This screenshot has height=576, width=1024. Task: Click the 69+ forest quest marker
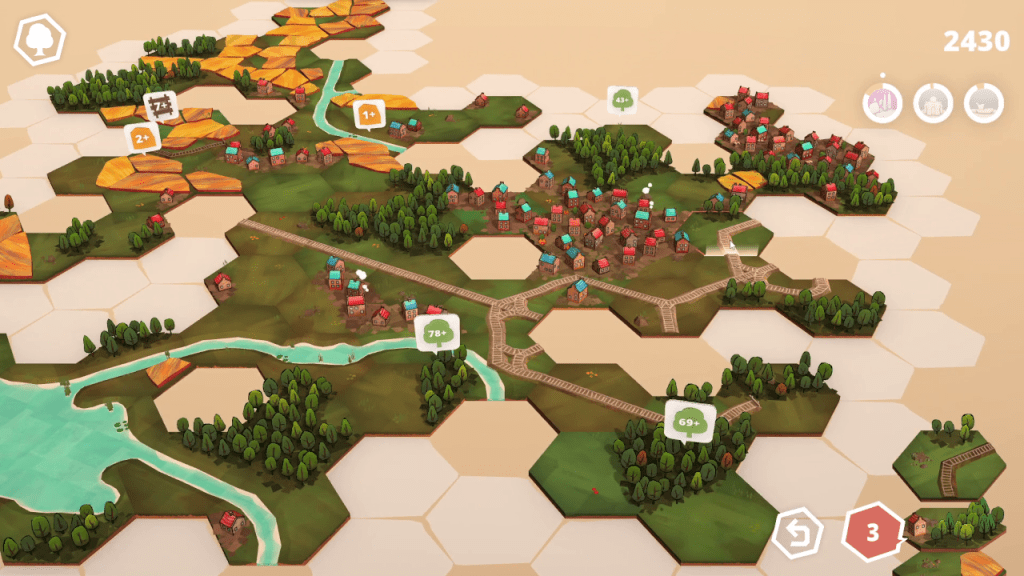[690, 421]
